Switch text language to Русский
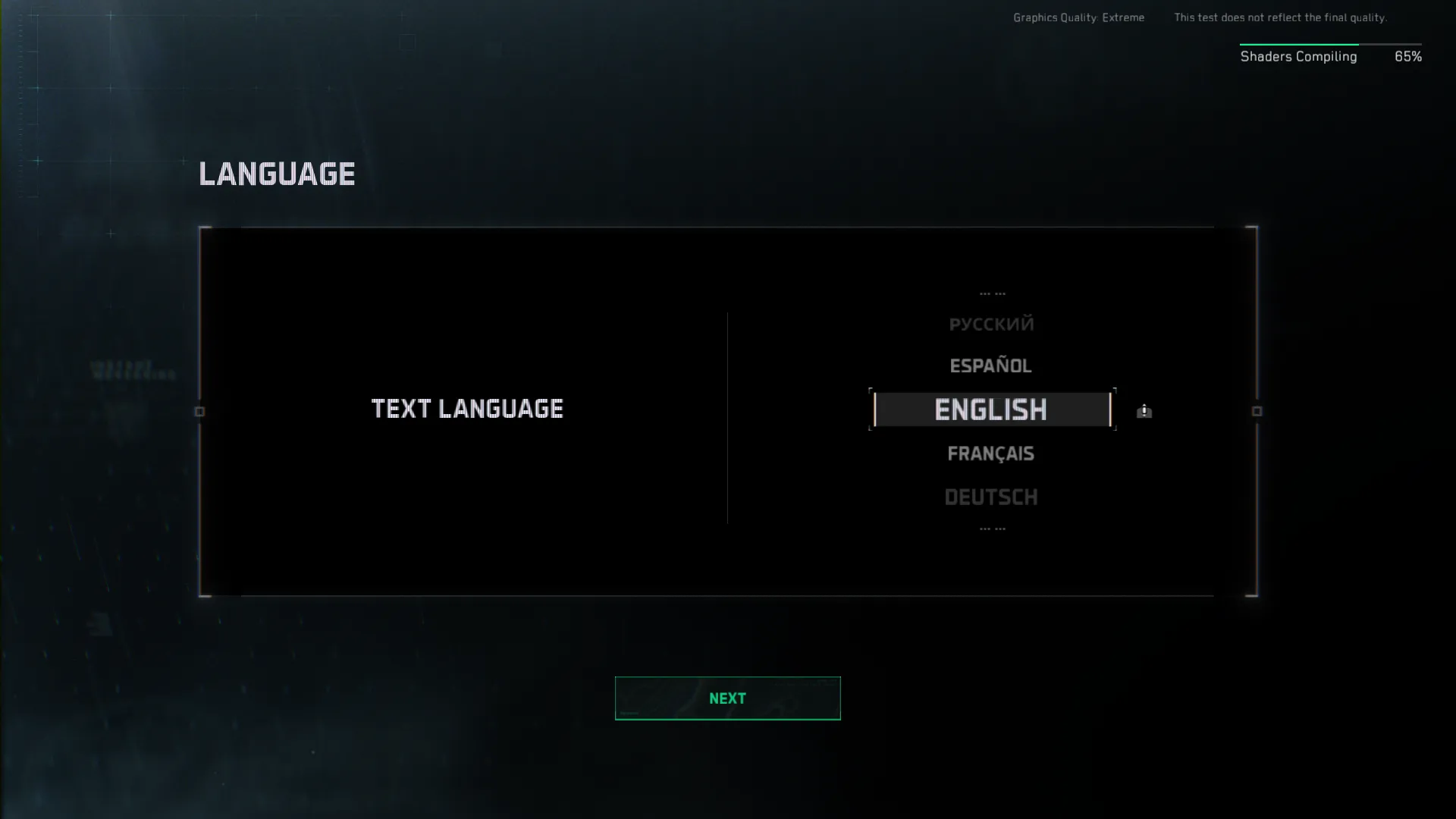This screenshot has height=819, width=1456. tap(990, 324)
